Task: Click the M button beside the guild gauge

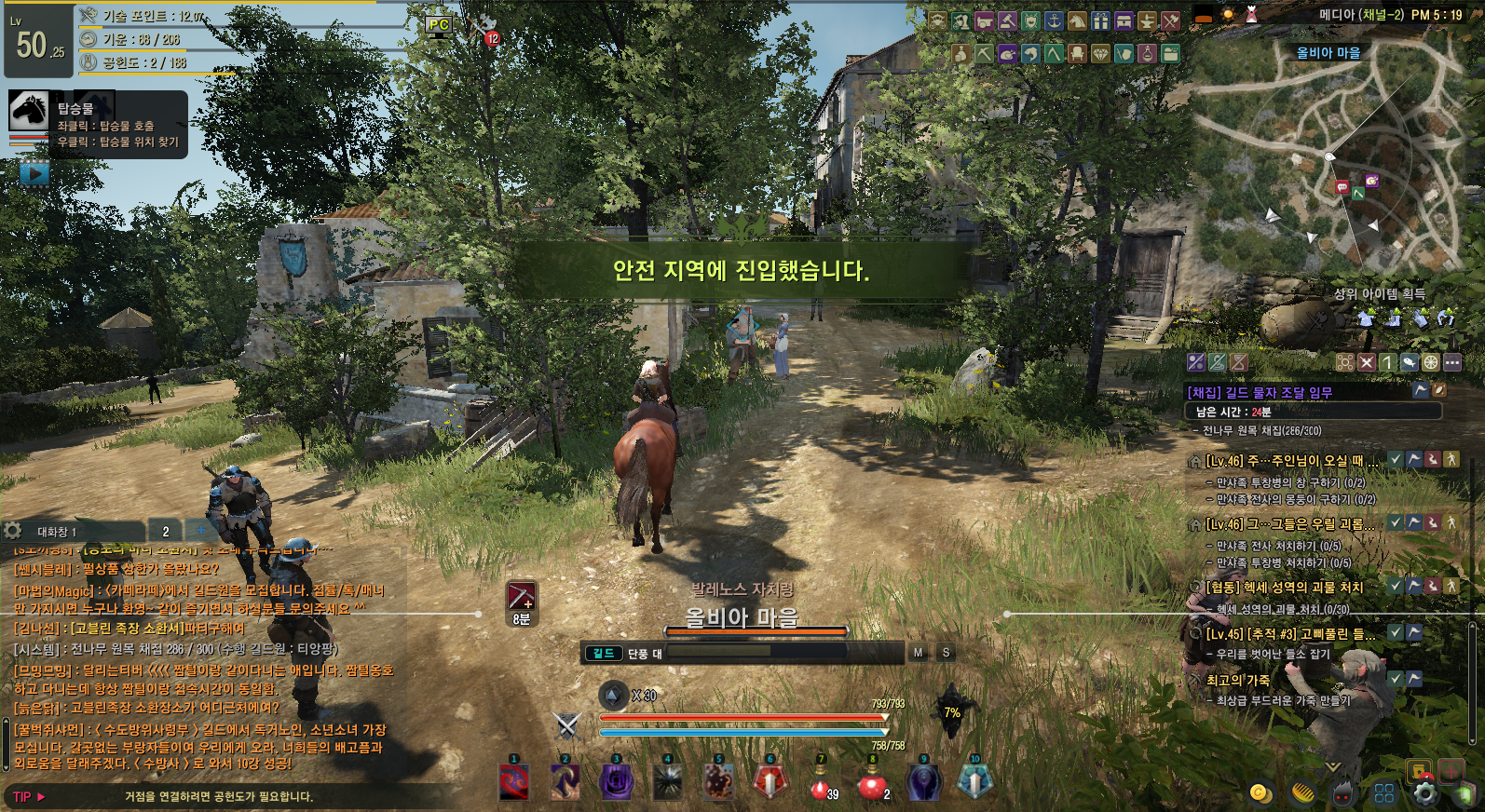Action: point(917,652)
